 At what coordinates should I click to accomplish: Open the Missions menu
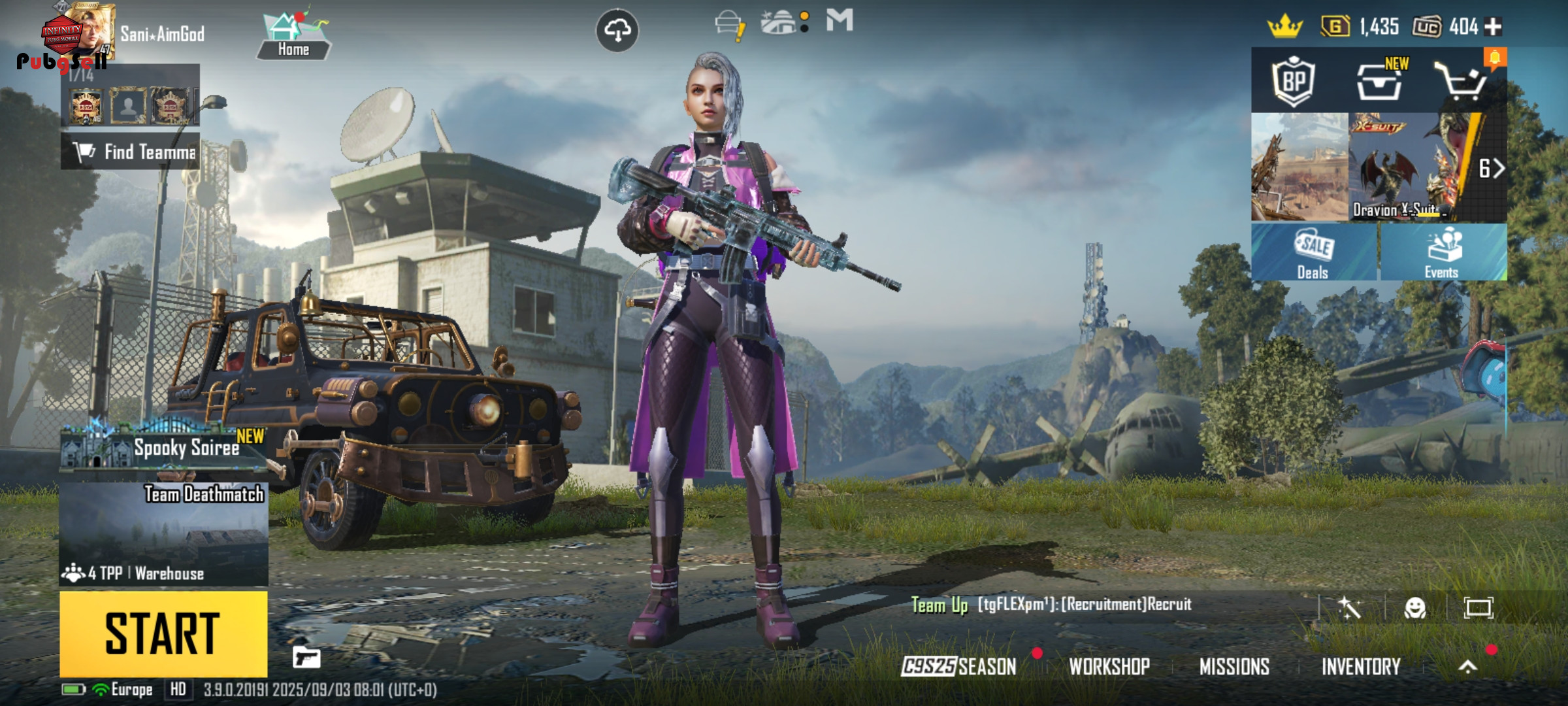coord(1234,666)
